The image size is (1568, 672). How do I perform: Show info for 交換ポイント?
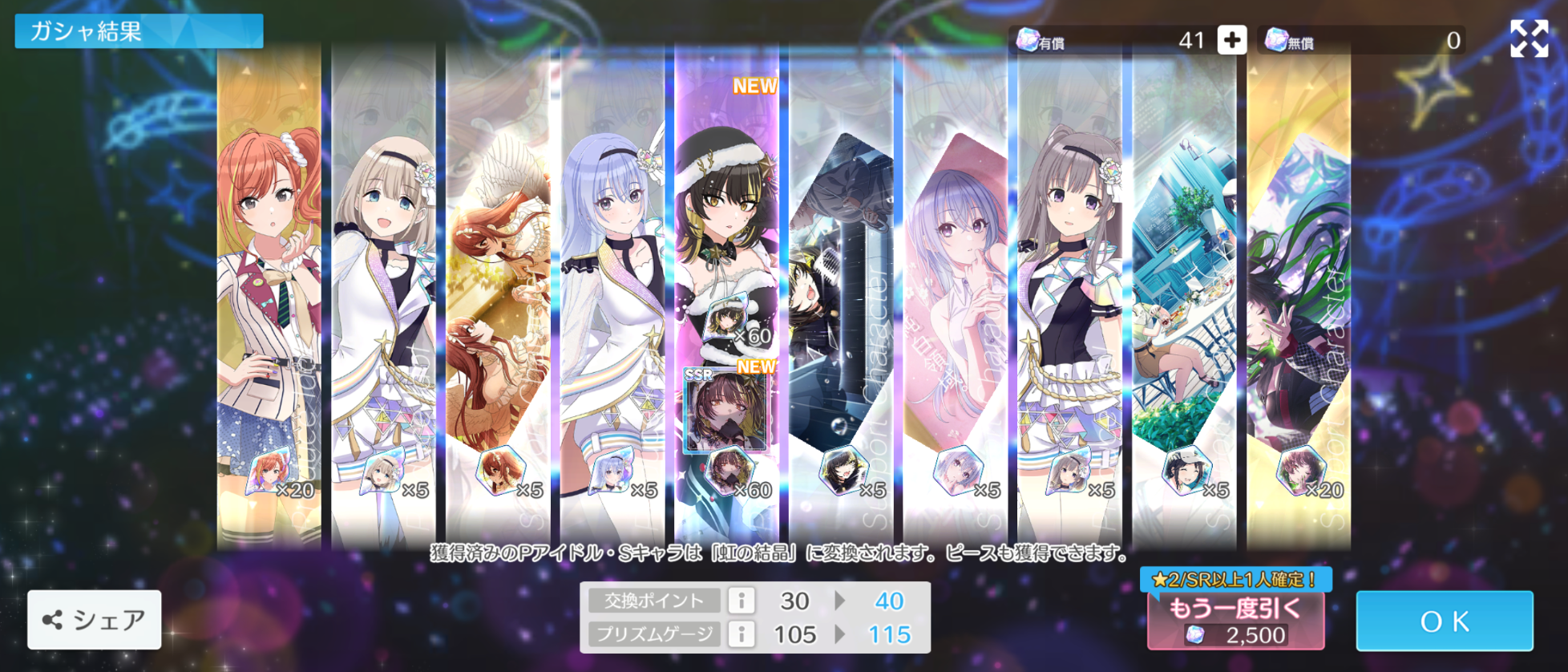(x=742, y=601)
